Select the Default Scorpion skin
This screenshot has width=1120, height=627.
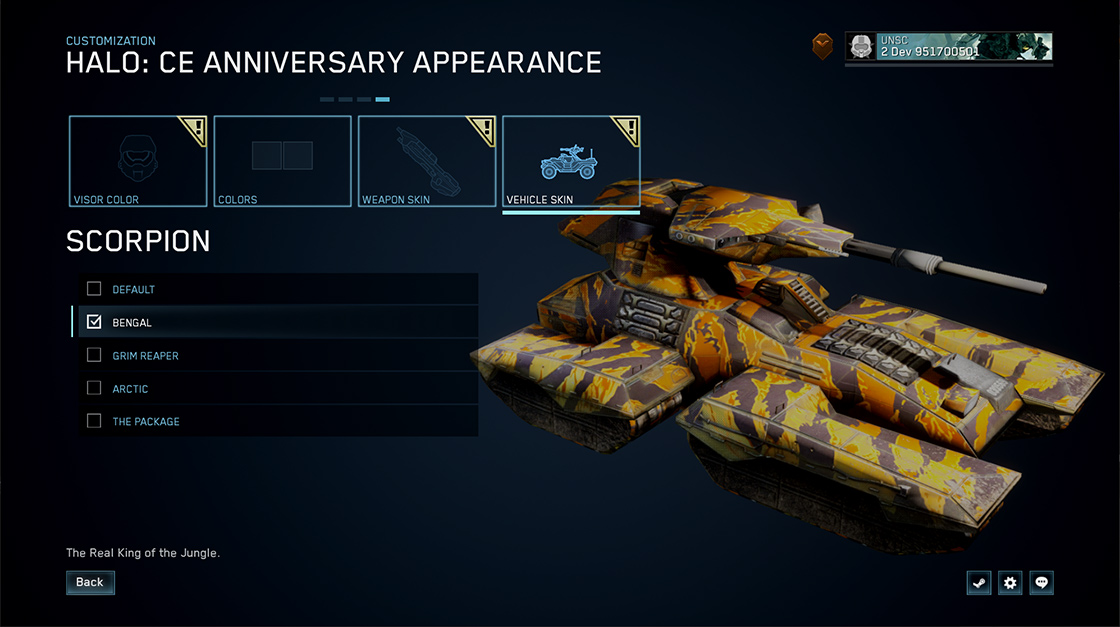(x=94, y=289)
